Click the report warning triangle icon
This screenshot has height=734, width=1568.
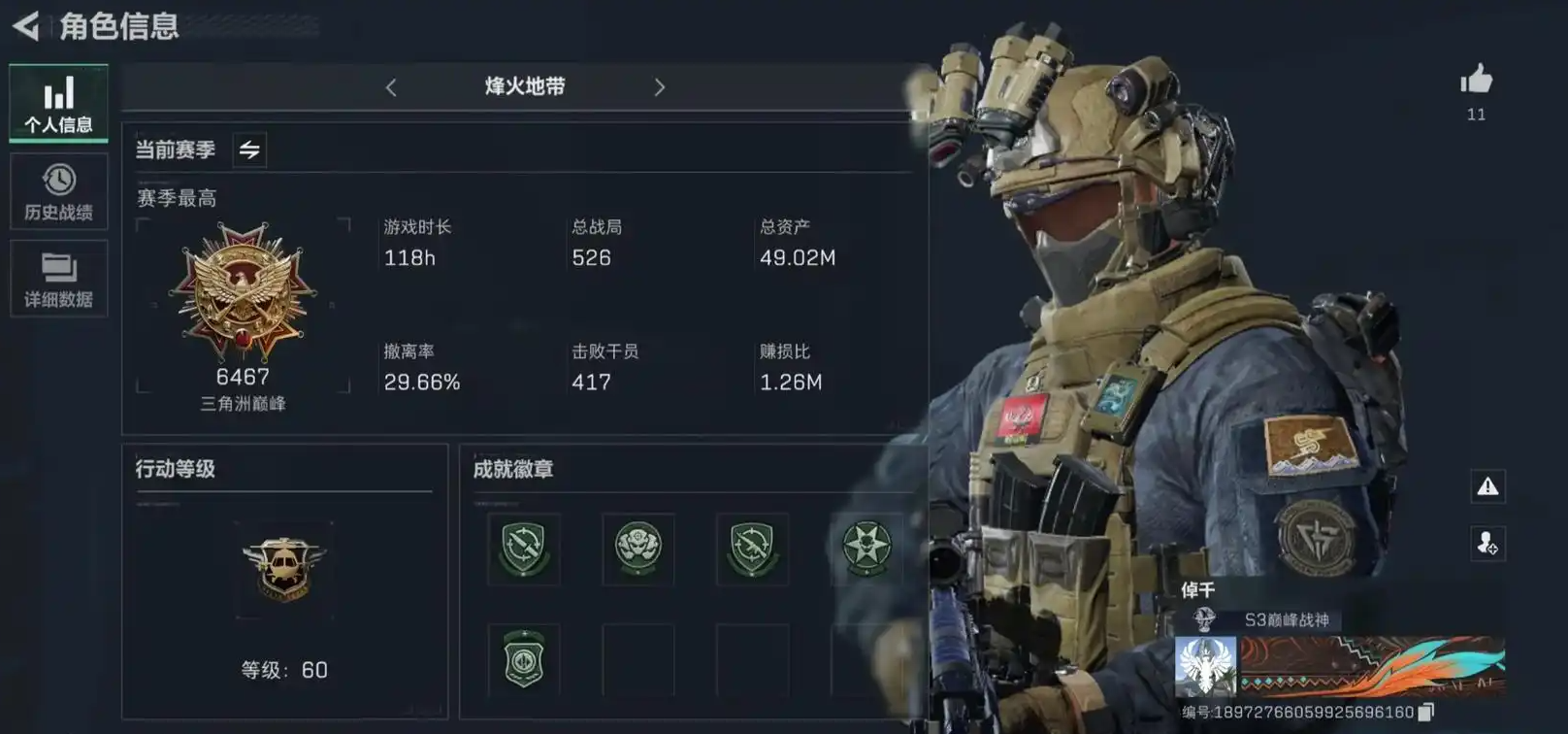[1487, 488]
